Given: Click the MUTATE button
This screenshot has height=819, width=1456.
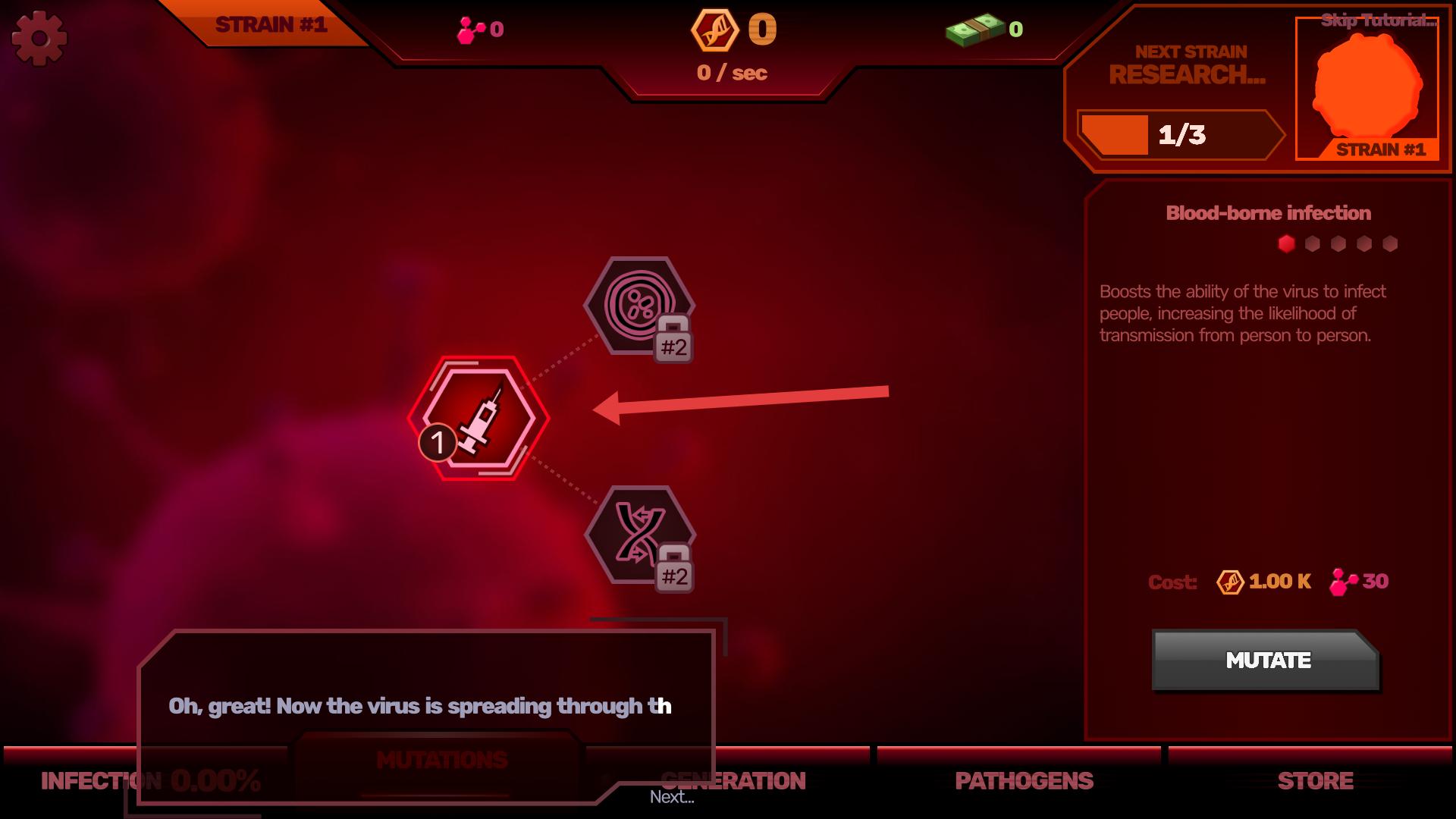Looking at the screenshot, I should click(x=1265, y=660).
